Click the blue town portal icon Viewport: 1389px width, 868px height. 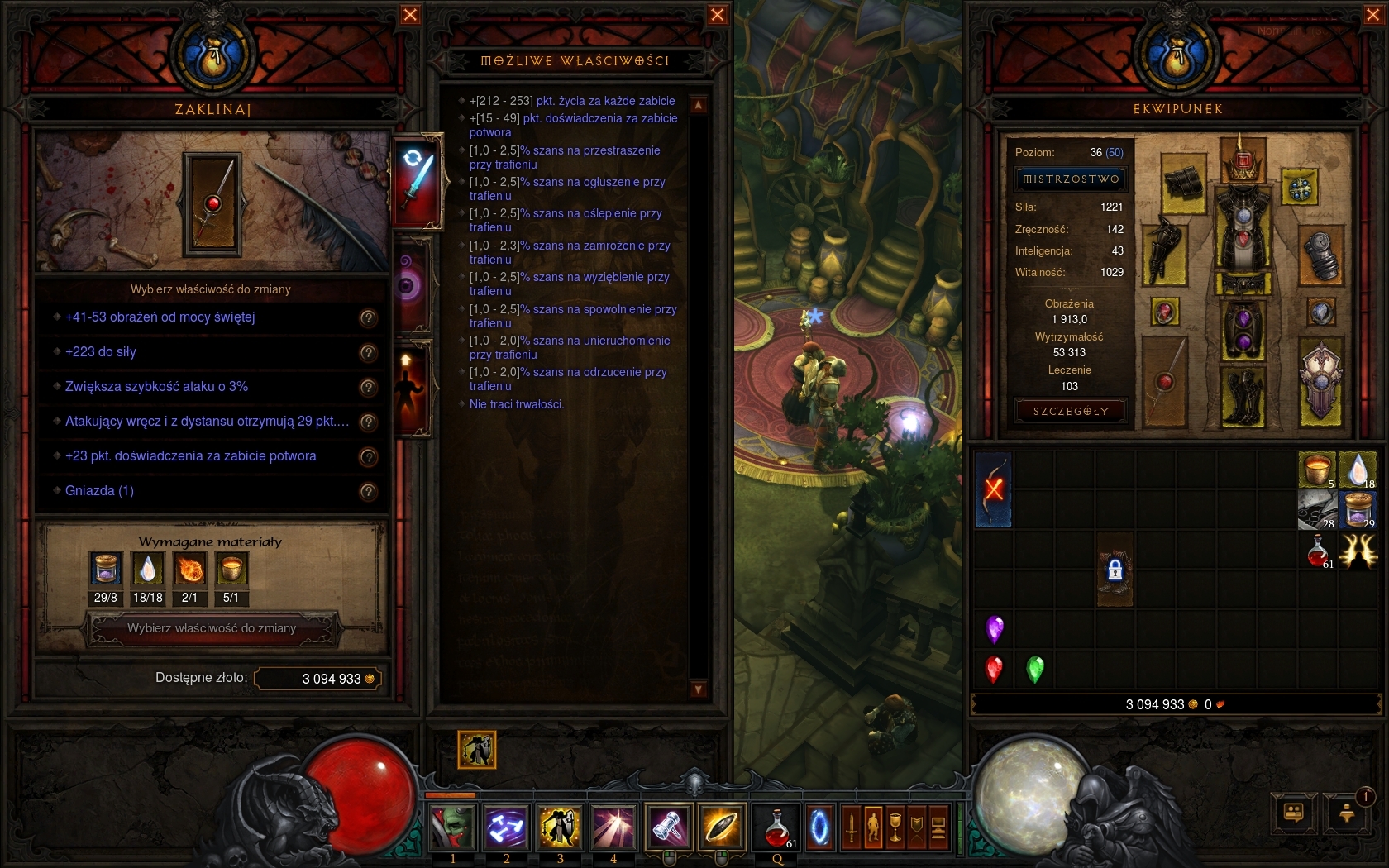coord(819,827)
